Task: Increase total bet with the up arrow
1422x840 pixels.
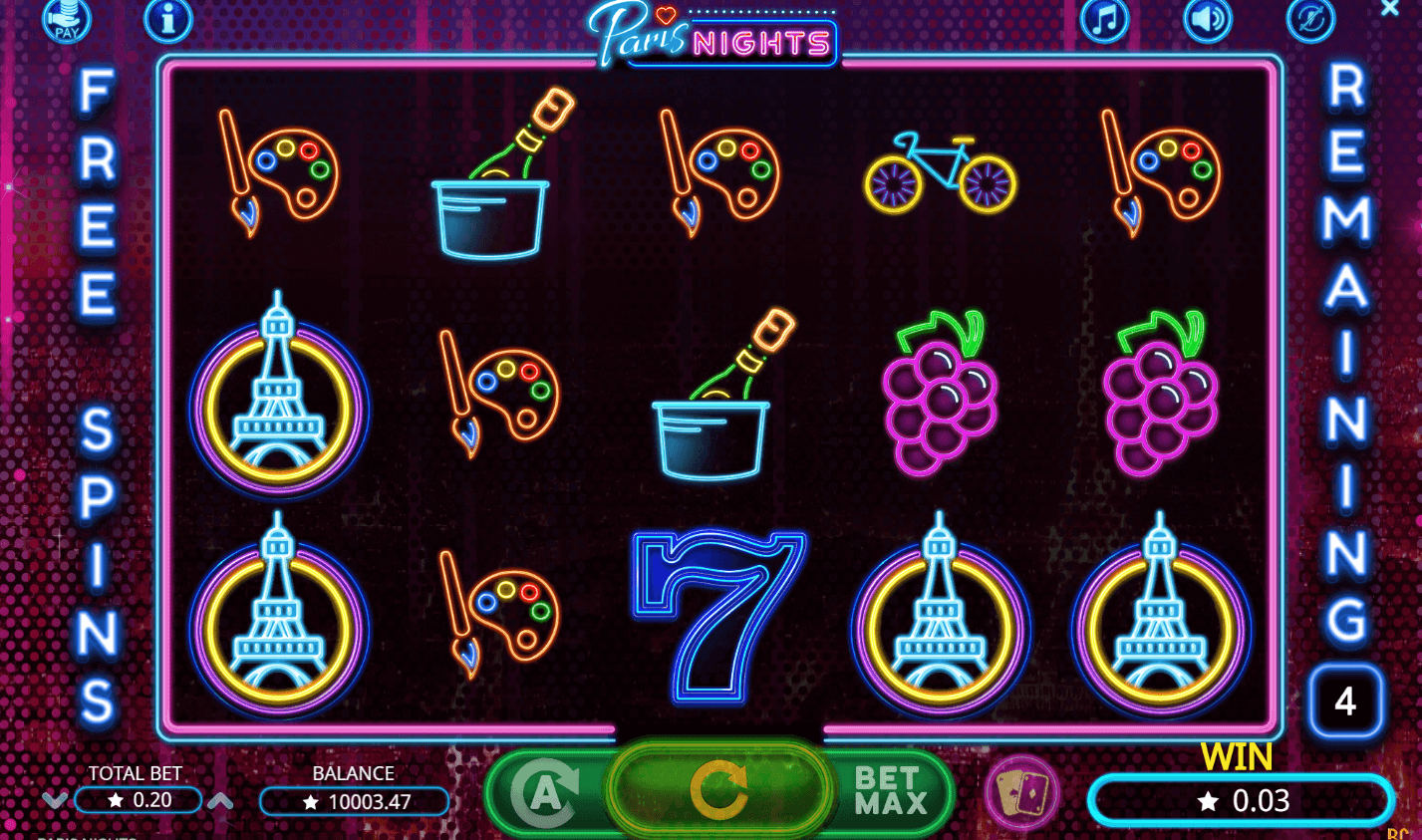Action: coord(220,800)
